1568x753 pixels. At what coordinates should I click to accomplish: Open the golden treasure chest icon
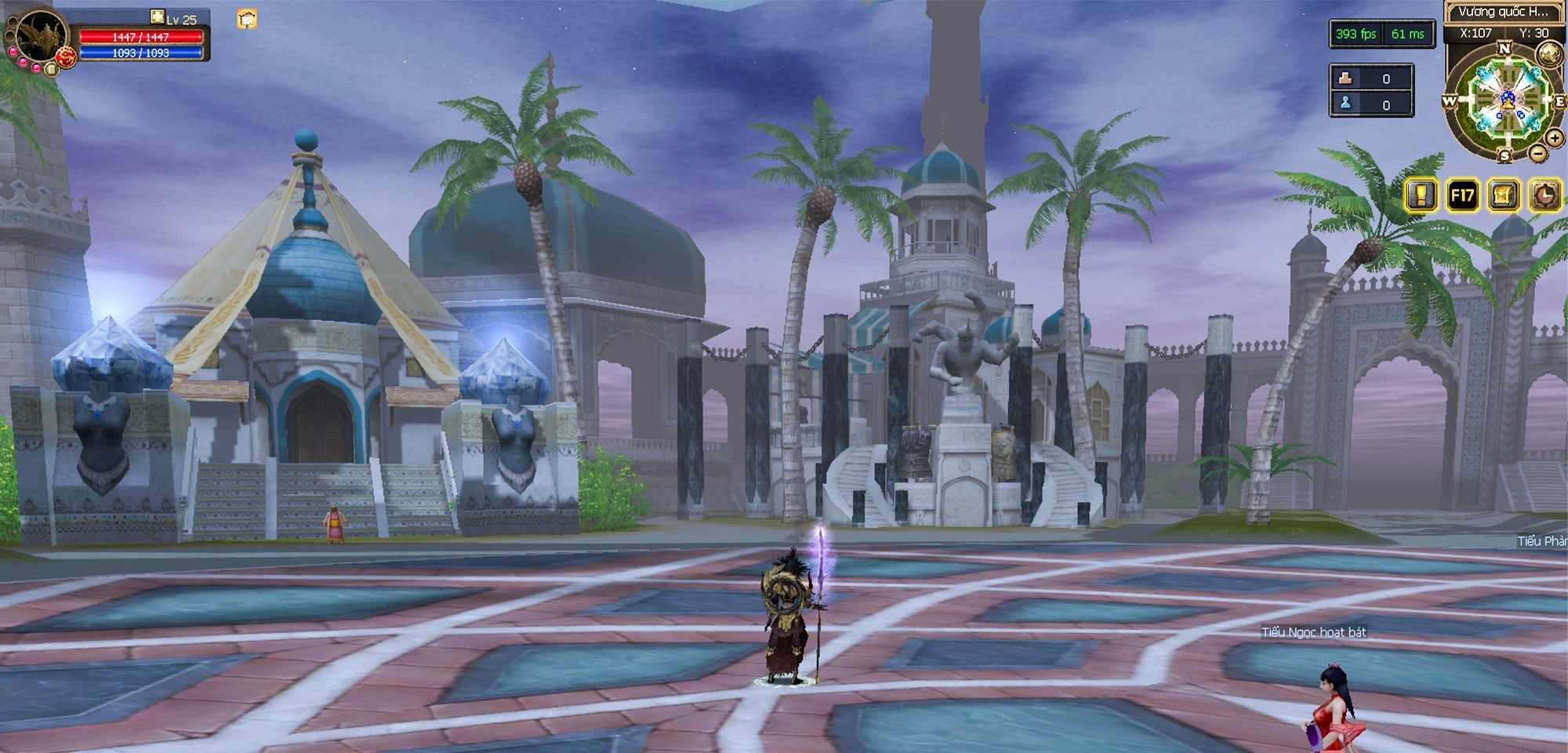point(1503,195)
